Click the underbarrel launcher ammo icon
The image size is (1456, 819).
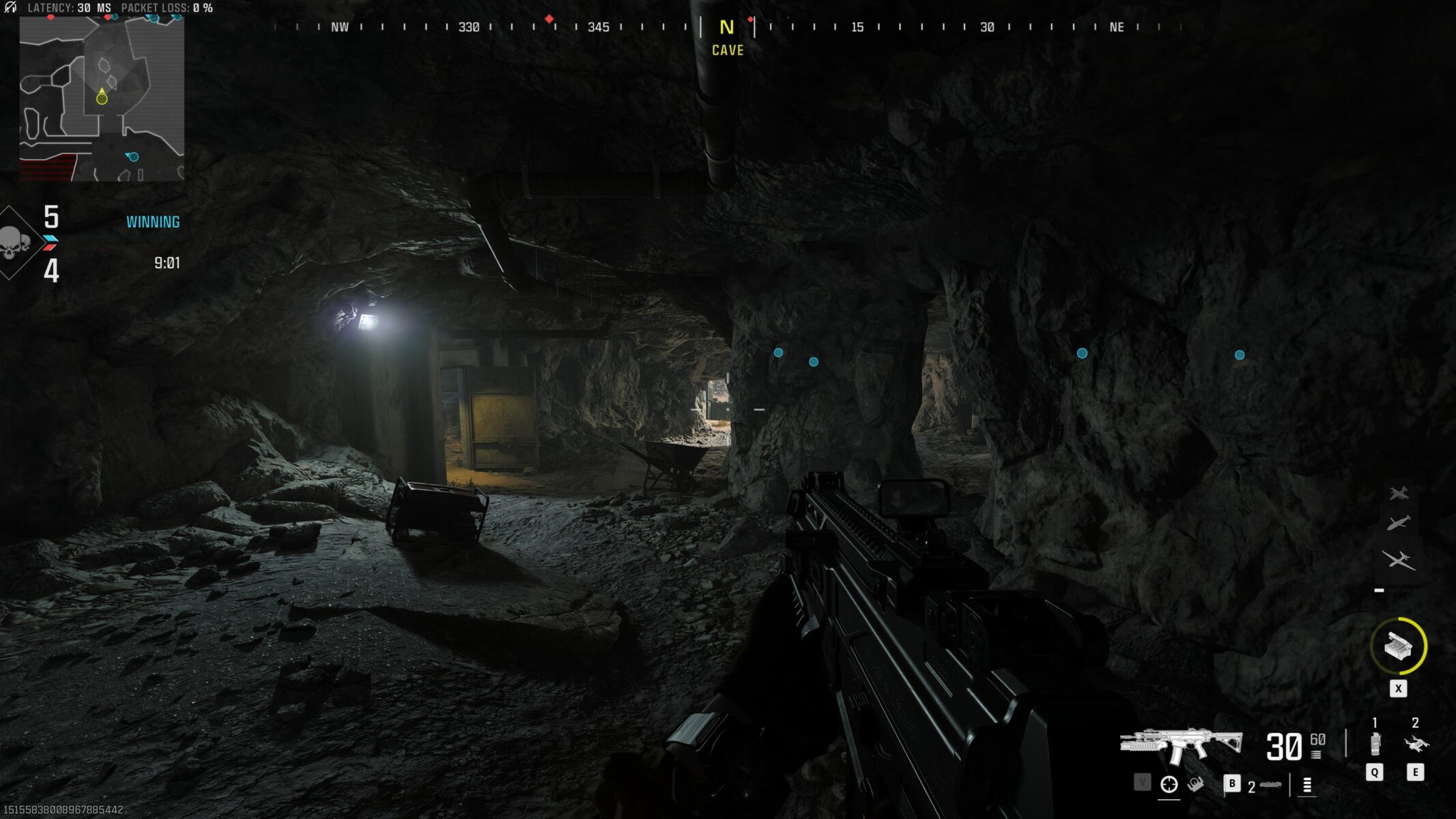(x=1270, y=786)
